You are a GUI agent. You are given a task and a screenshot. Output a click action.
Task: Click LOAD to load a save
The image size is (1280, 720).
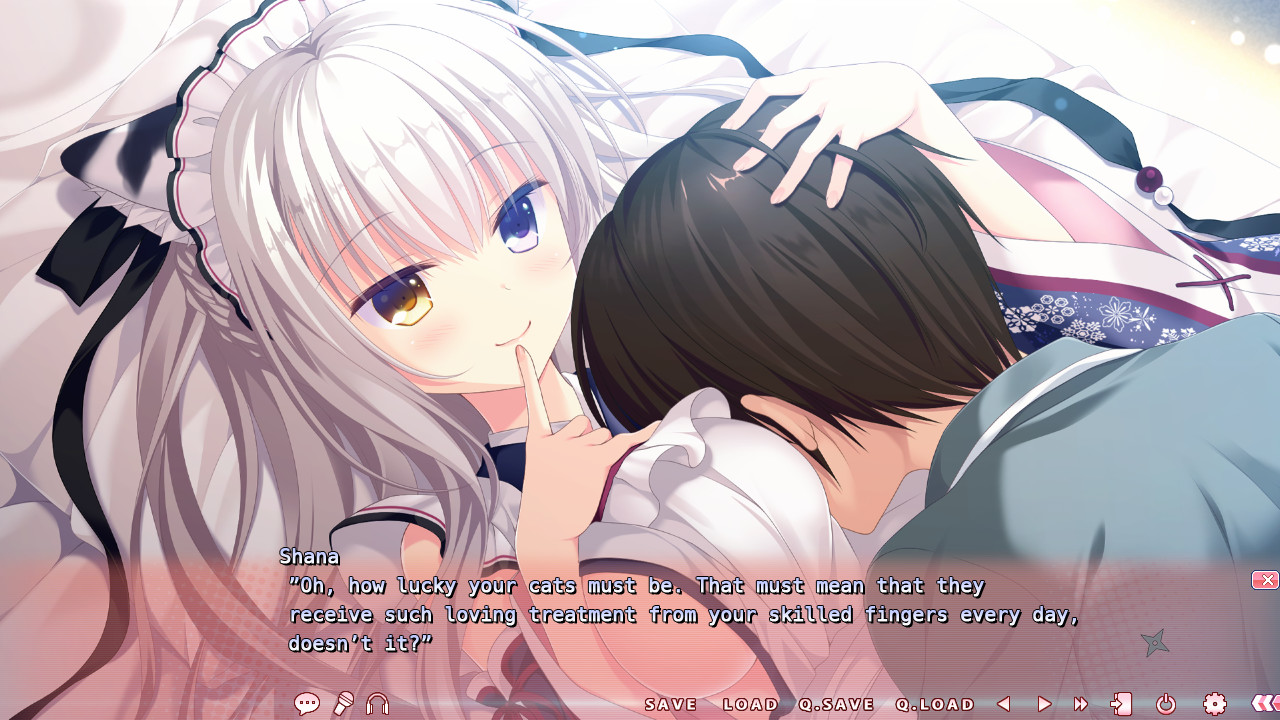[x=750, y=704]
